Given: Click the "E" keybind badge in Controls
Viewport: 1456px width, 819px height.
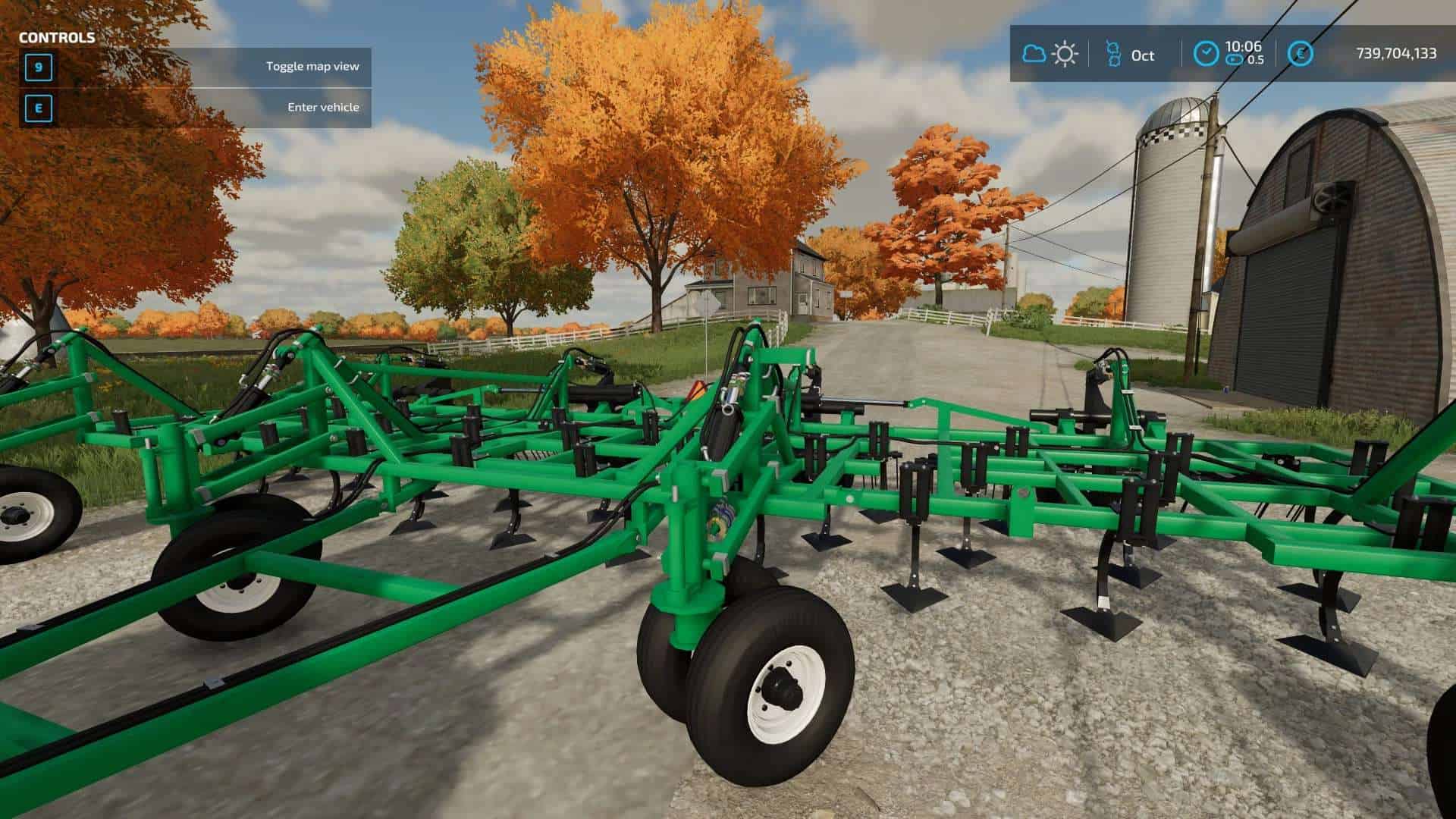Looking at the screenshot, I should tap(37, 108).
